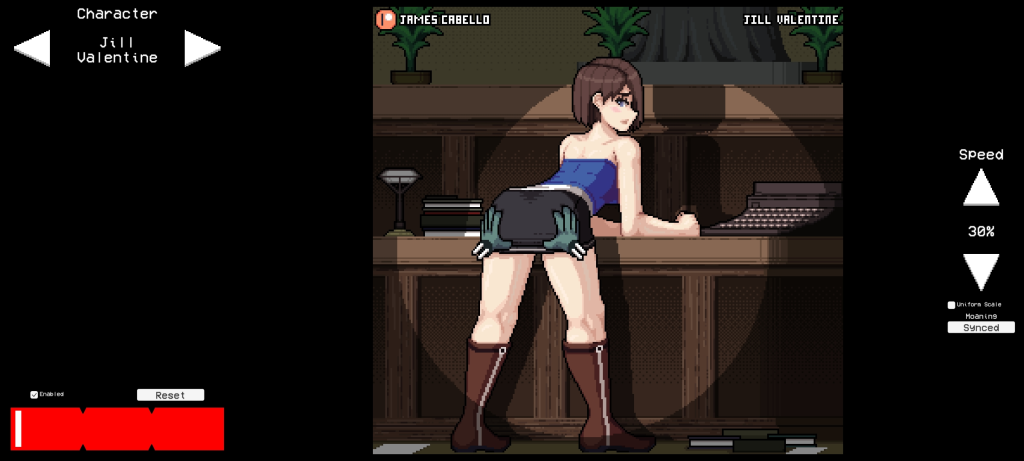The image size is (1024, 461).
Task: Toggle the Uniform Scale checkbox
Action: (951, 305)
